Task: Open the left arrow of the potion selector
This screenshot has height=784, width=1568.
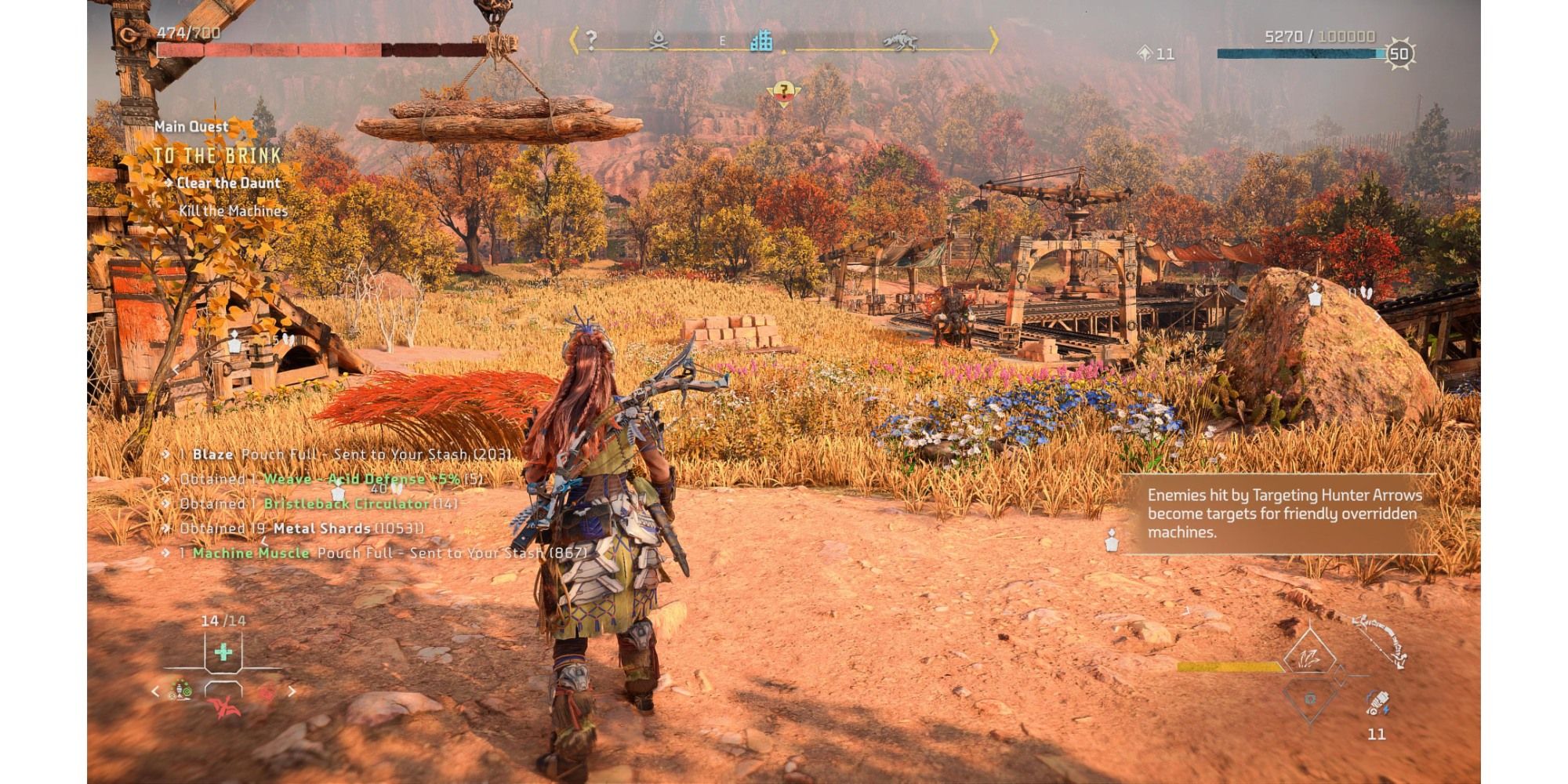Action: [154, 691]
